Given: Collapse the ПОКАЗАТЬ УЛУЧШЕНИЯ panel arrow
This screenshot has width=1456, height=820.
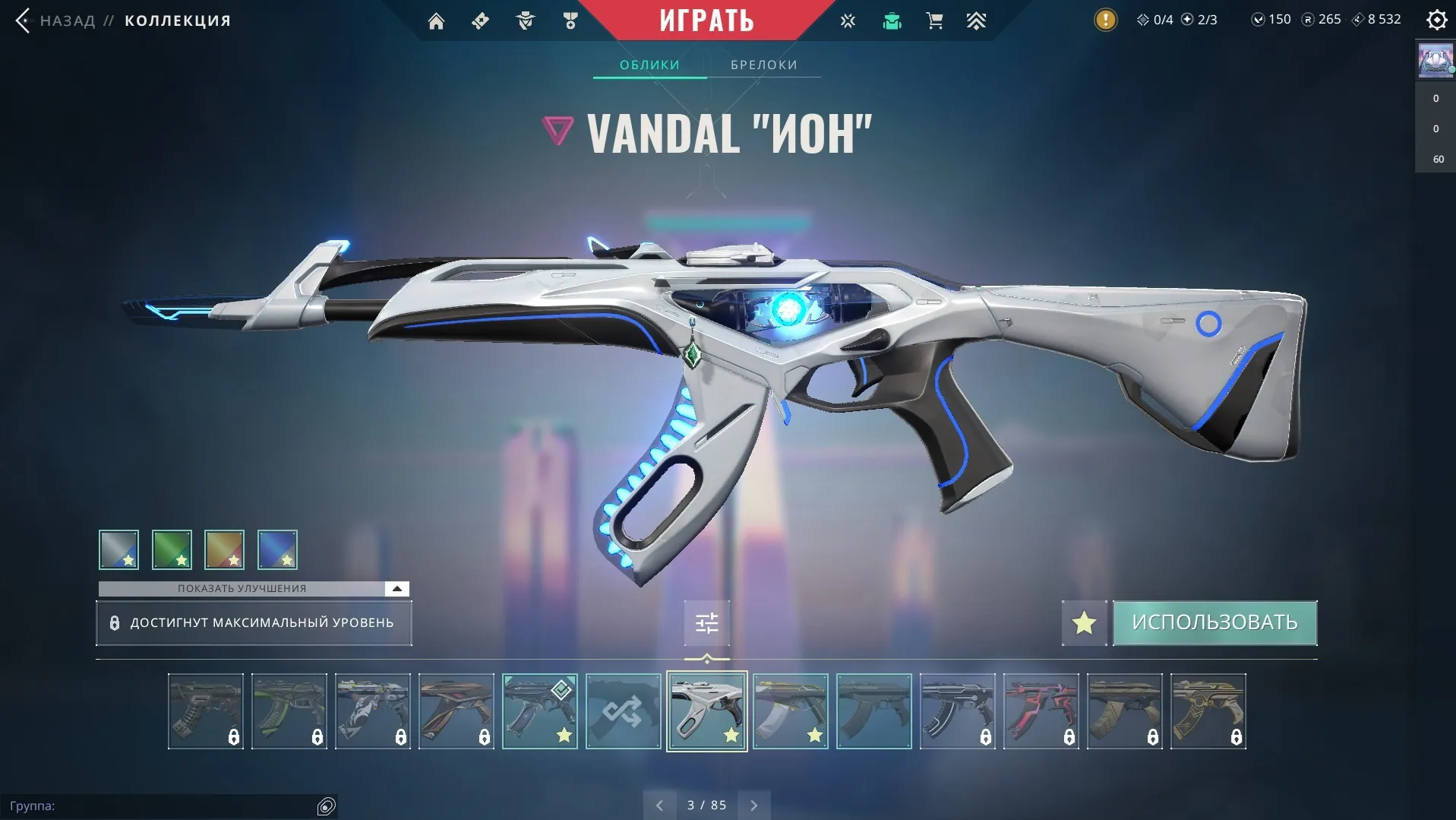Looking at the screenshot, I should click(x=395, y=588).
